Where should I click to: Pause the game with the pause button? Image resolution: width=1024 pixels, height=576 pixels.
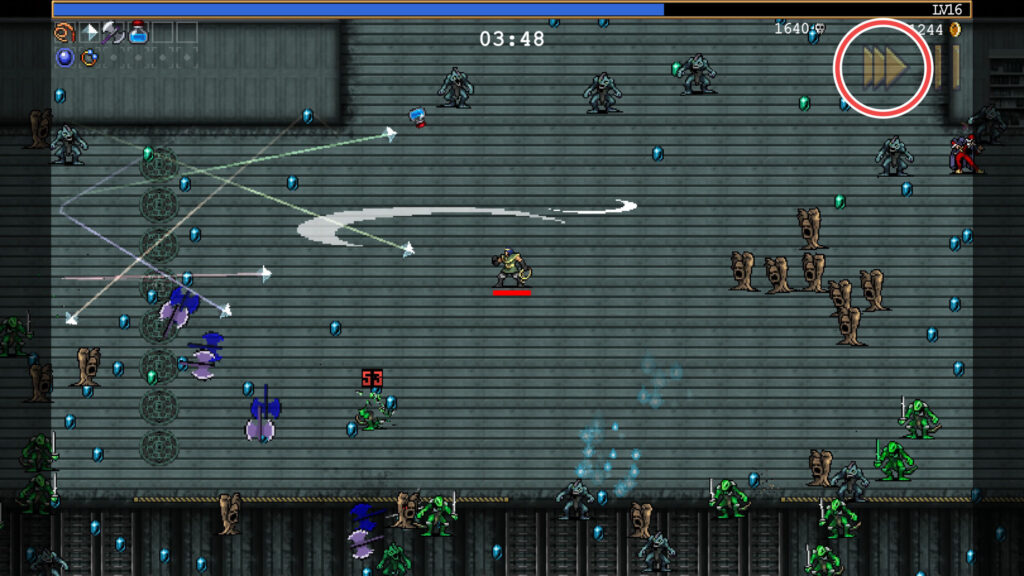point(947,66)
